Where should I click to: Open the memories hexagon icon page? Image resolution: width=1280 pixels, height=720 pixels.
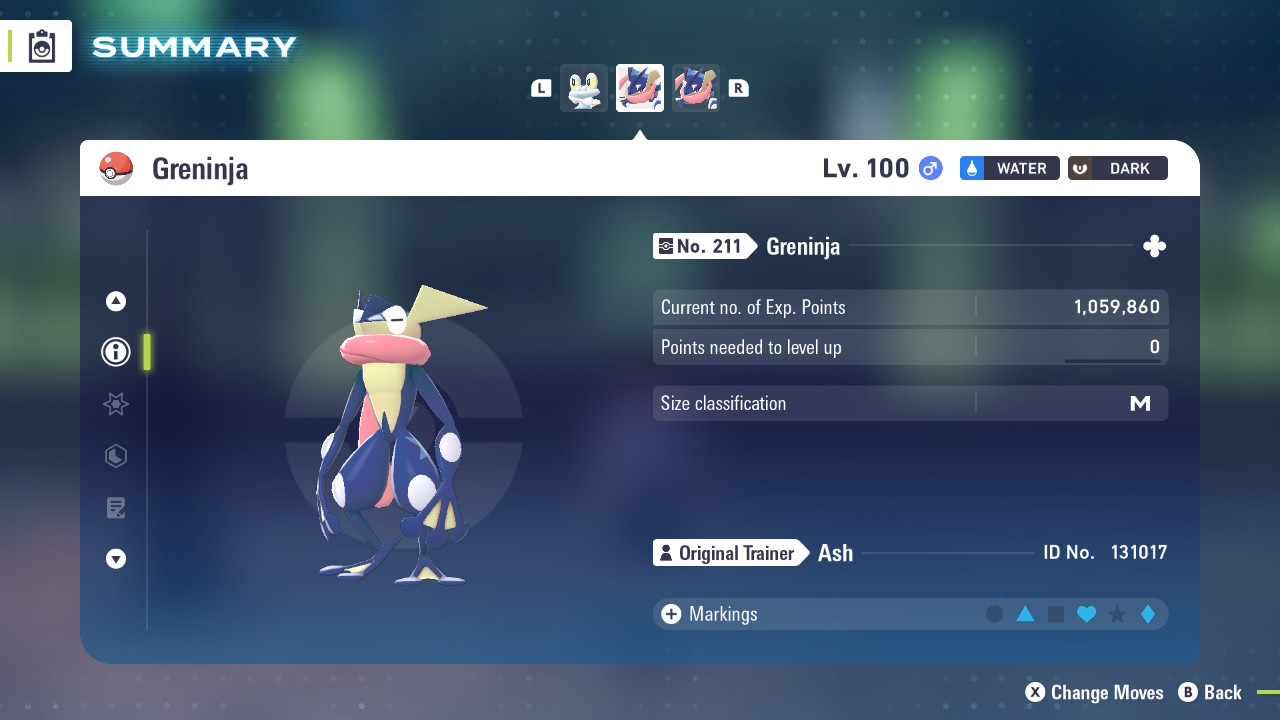pos(115,456)
